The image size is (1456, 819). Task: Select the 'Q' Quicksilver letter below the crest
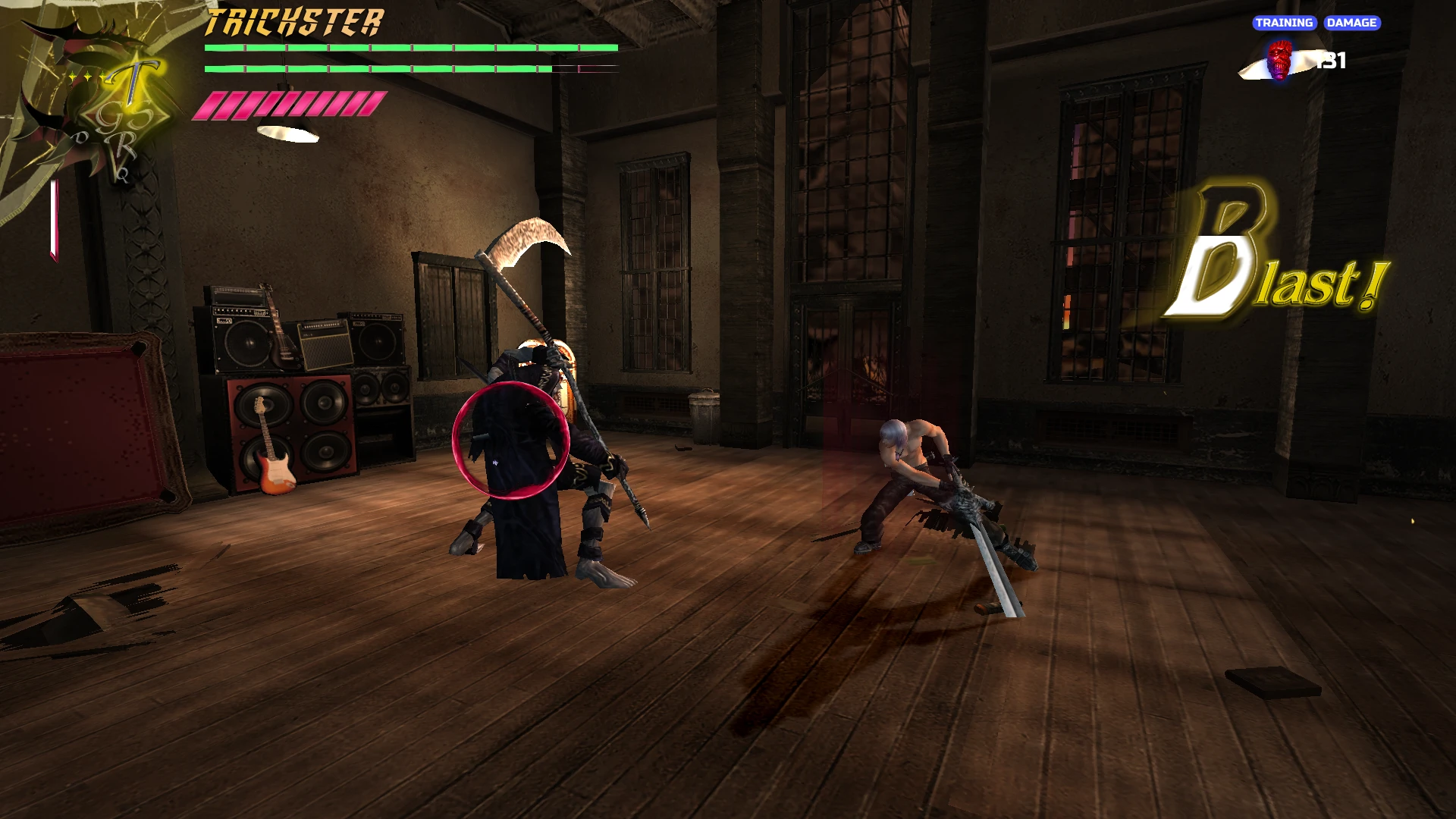click(x=123, y=175)
